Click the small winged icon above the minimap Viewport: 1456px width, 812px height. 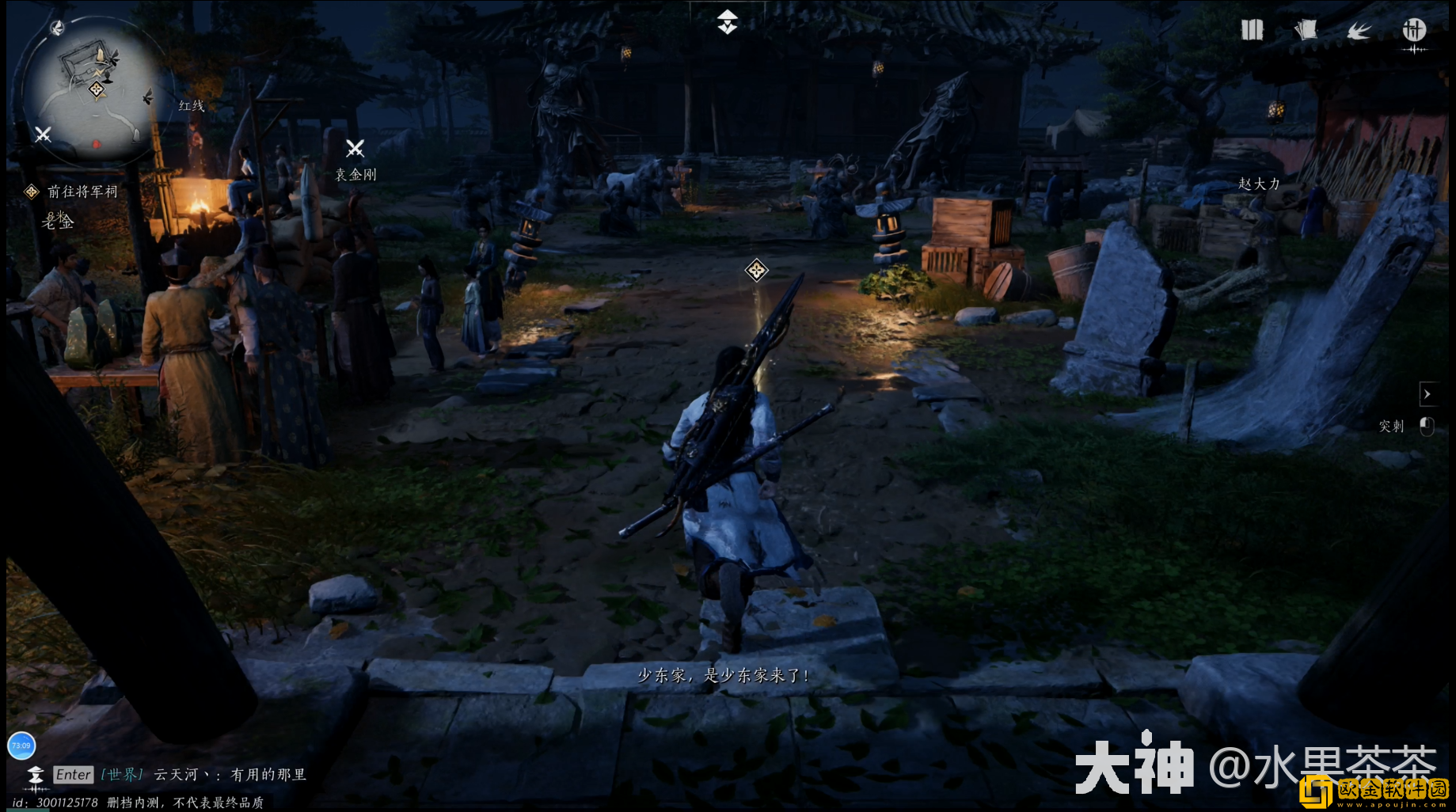[x=57, y=28]
